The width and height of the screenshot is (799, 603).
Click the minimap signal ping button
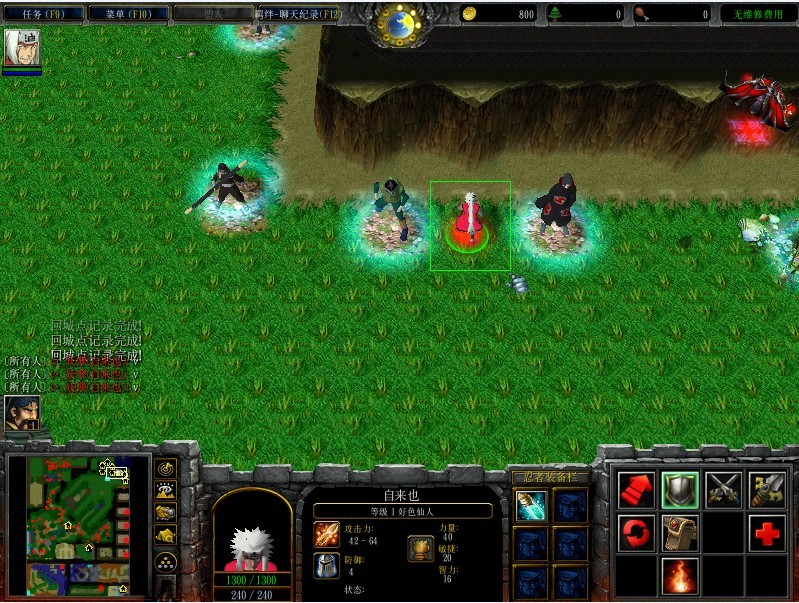[166, 467]
